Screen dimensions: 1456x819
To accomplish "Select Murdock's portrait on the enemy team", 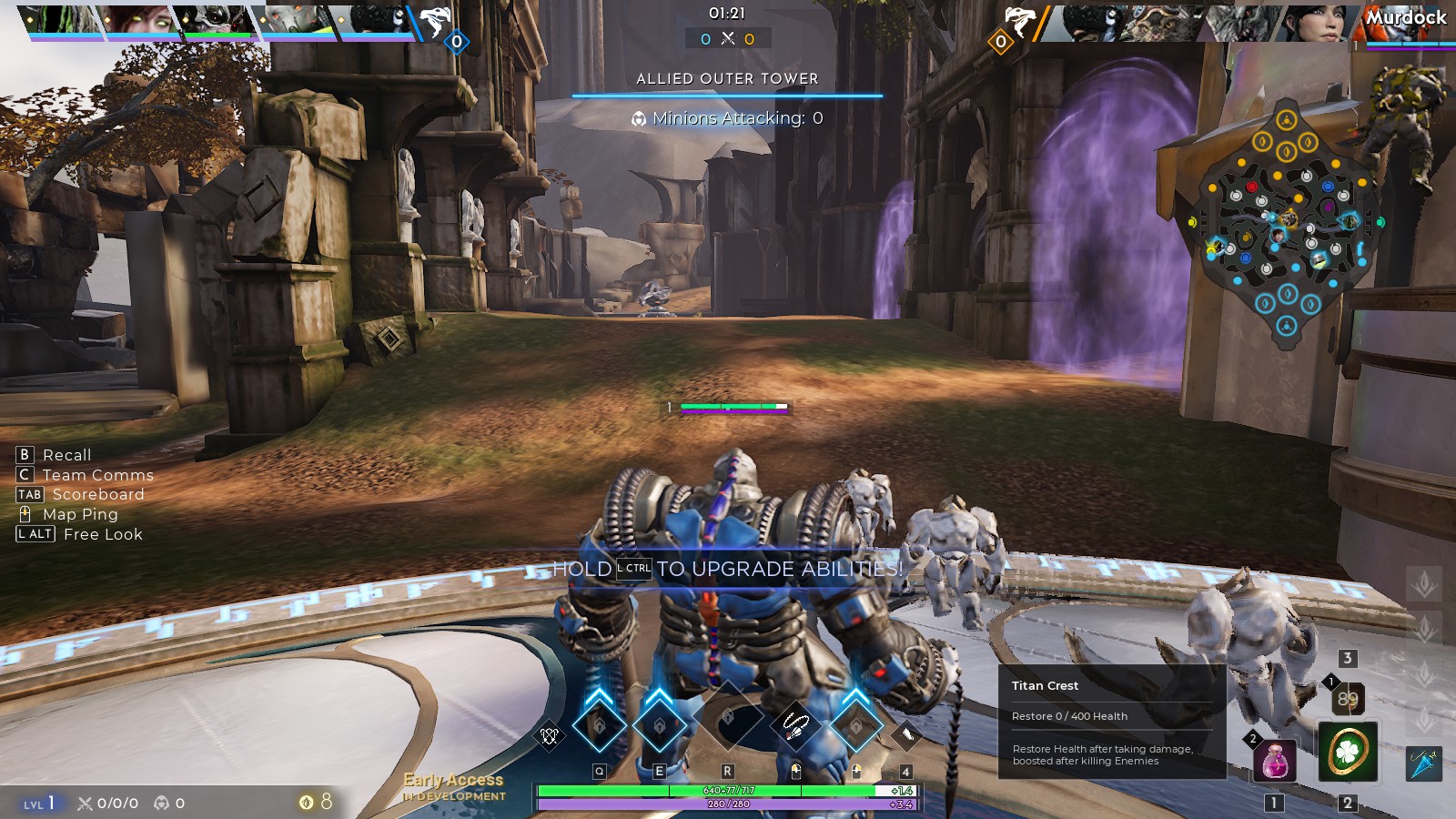I will [1406, 23].
